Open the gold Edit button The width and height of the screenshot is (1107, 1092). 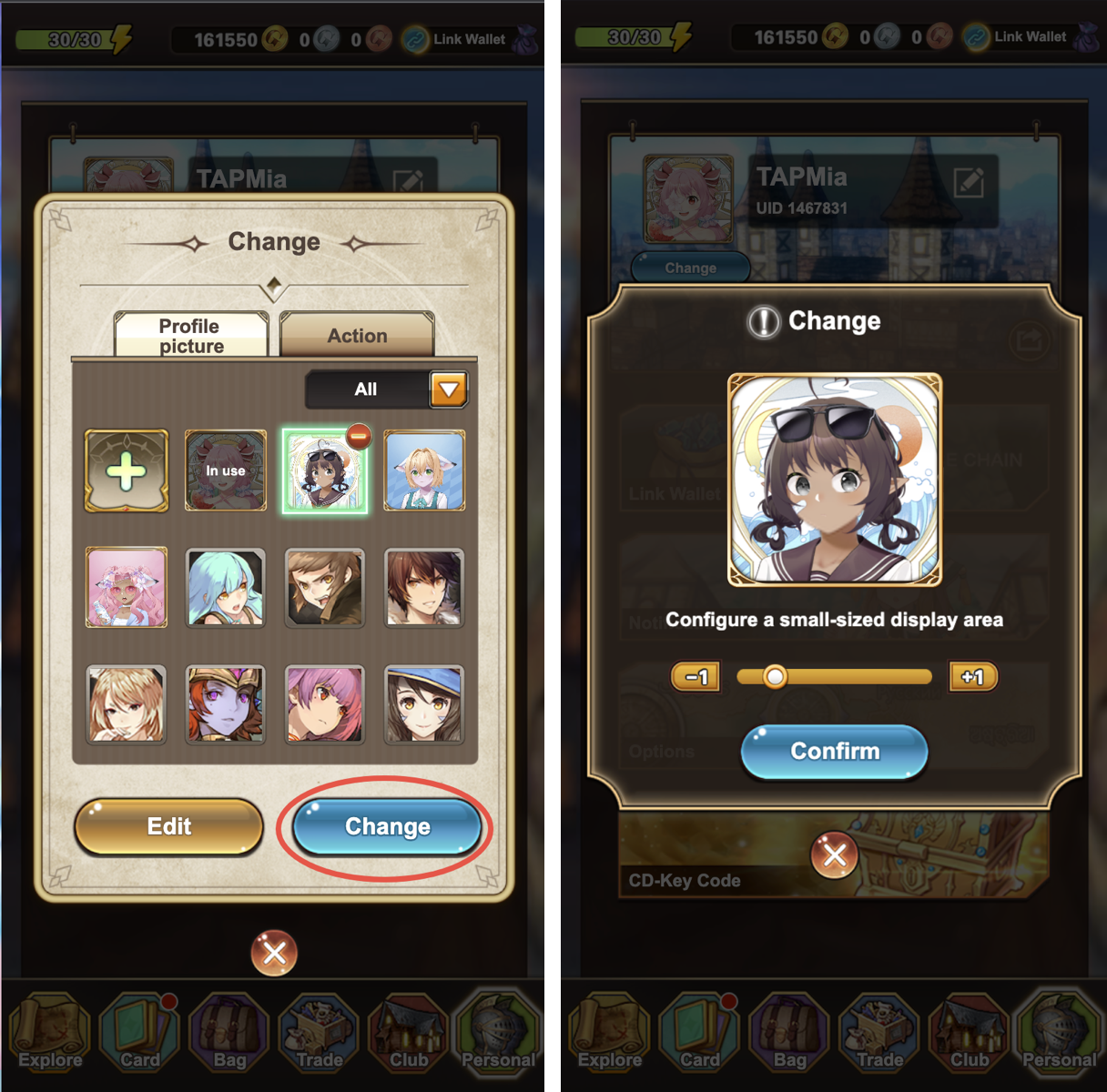[169, 826]
